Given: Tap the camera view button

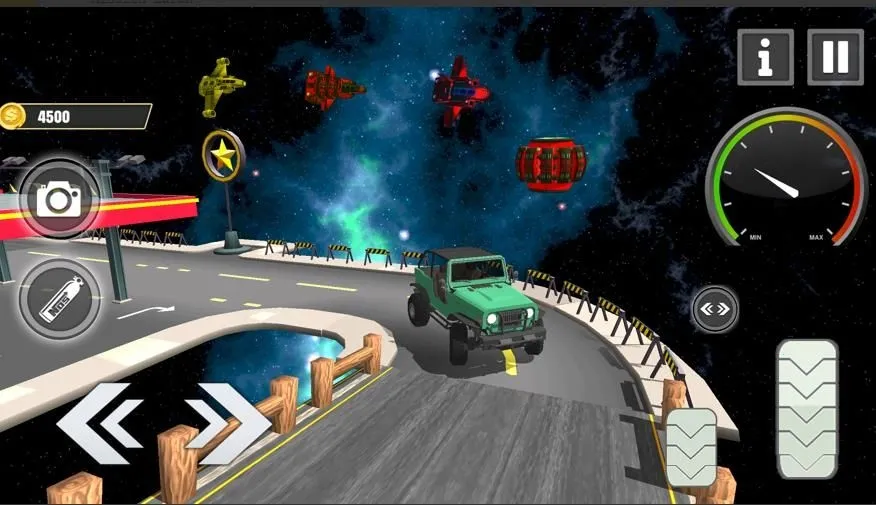Looking at the screenshot, I should point(59,199).
